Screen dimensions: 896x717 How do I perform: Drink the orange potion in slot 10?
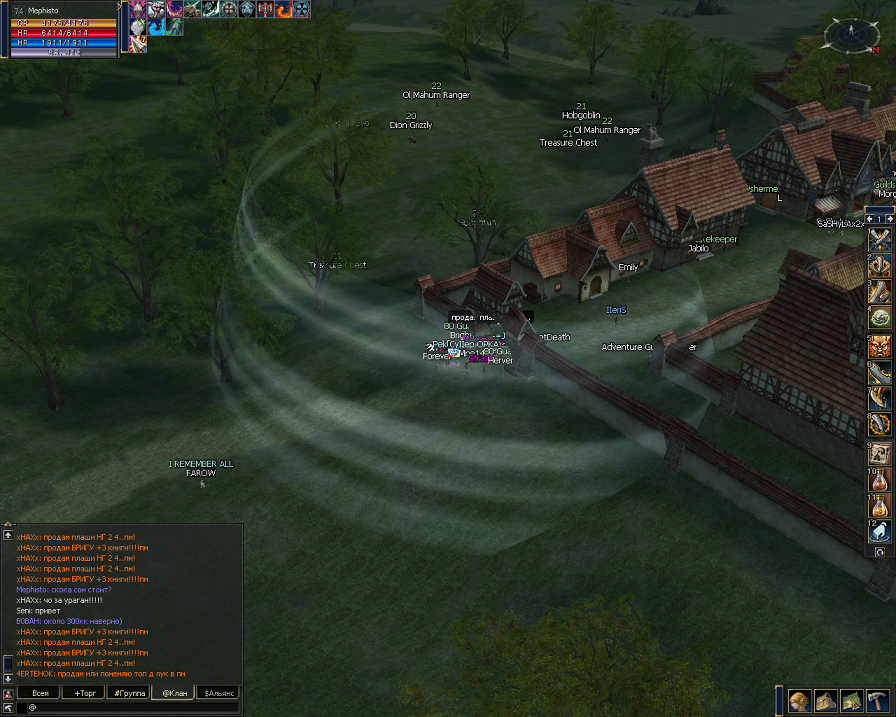pyautogui.click(x=880, y=480)
